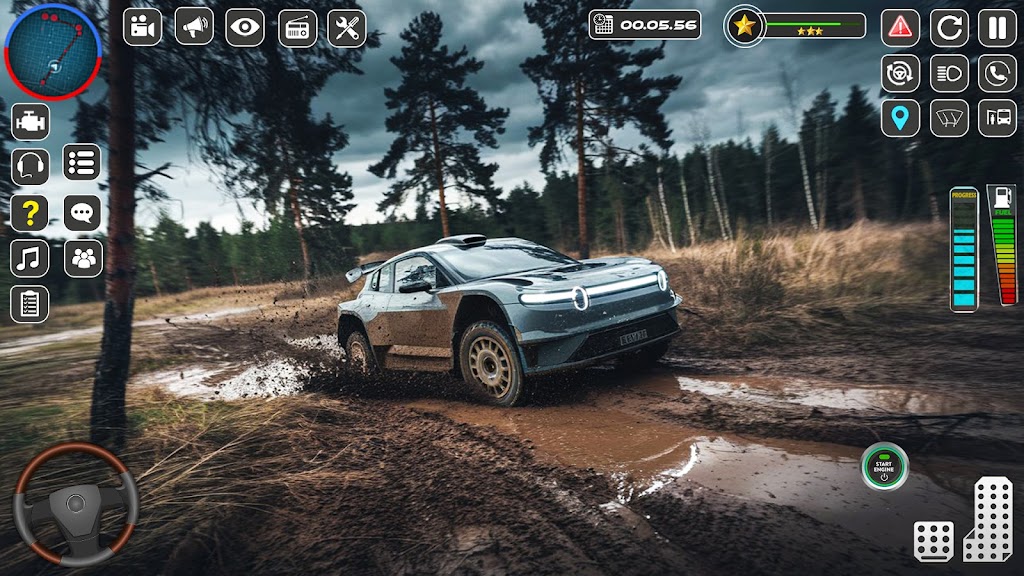Activate the windshield wipers
This screenshot has width=1024, height=576.
click(949, 118)
